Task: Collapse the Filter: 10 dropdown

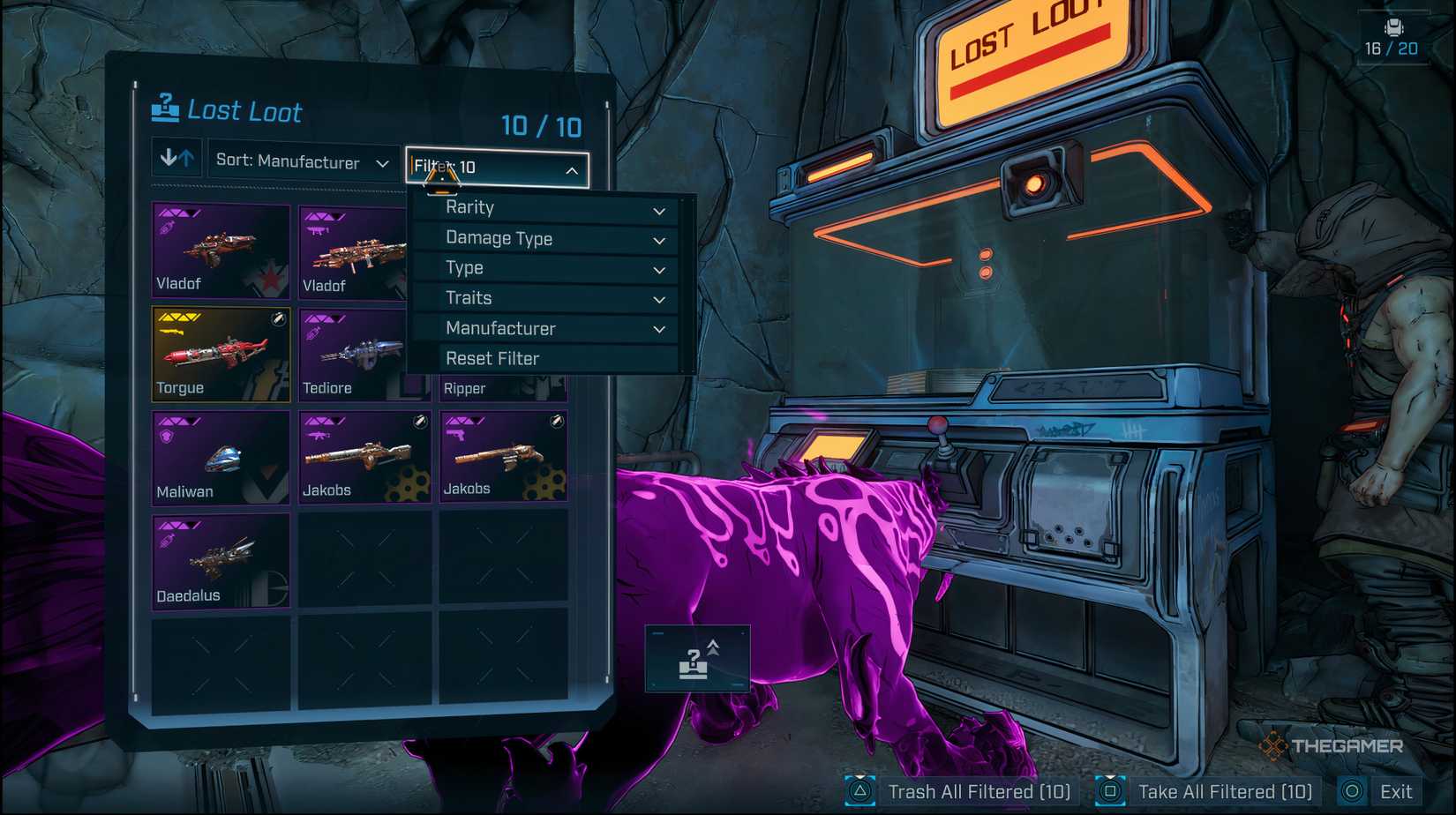Action: (x=496, y=169)
